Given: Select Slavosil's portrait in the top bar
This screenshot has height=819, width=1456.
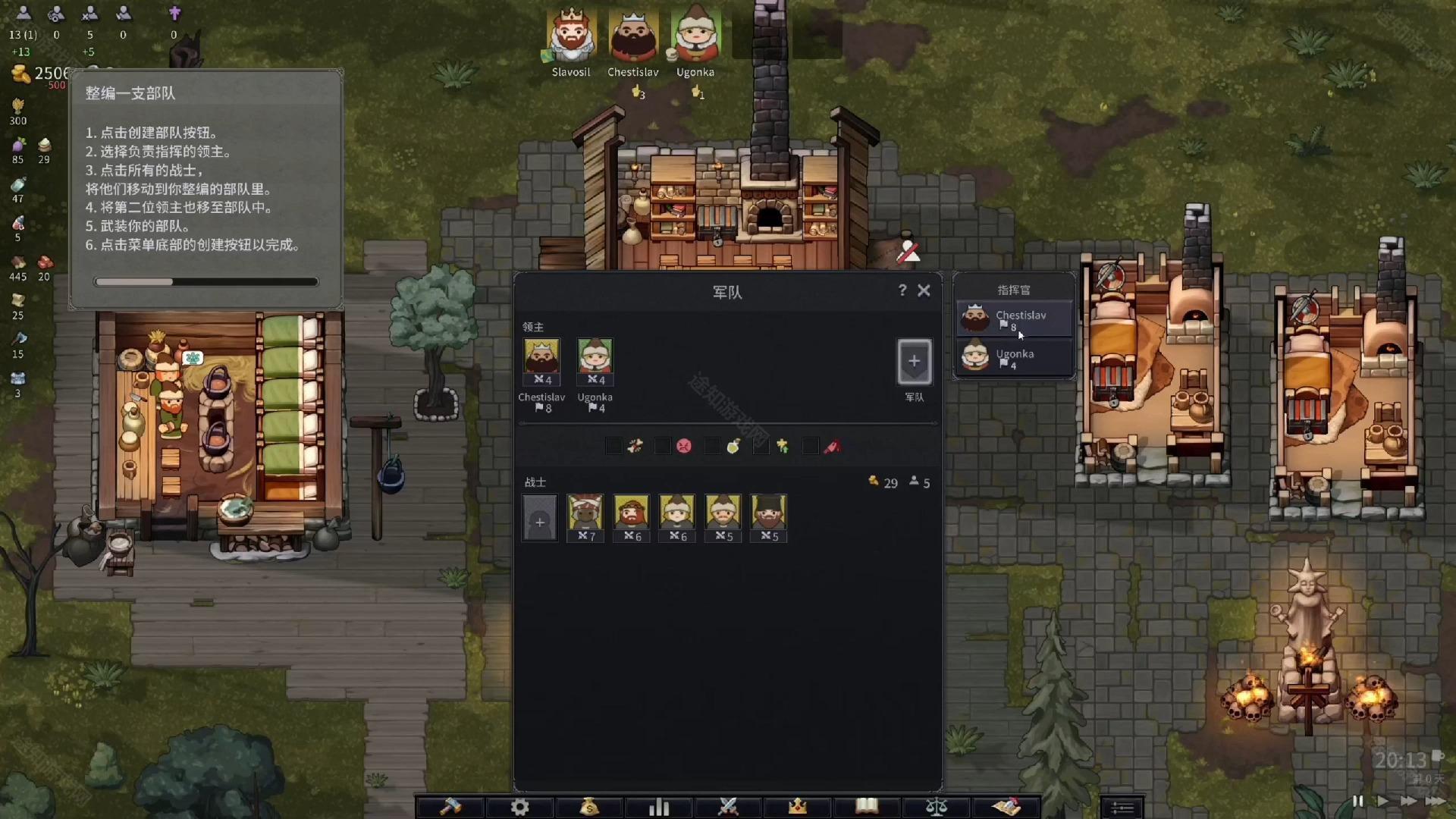Looking at the screenshot, I should click(570, 36).
